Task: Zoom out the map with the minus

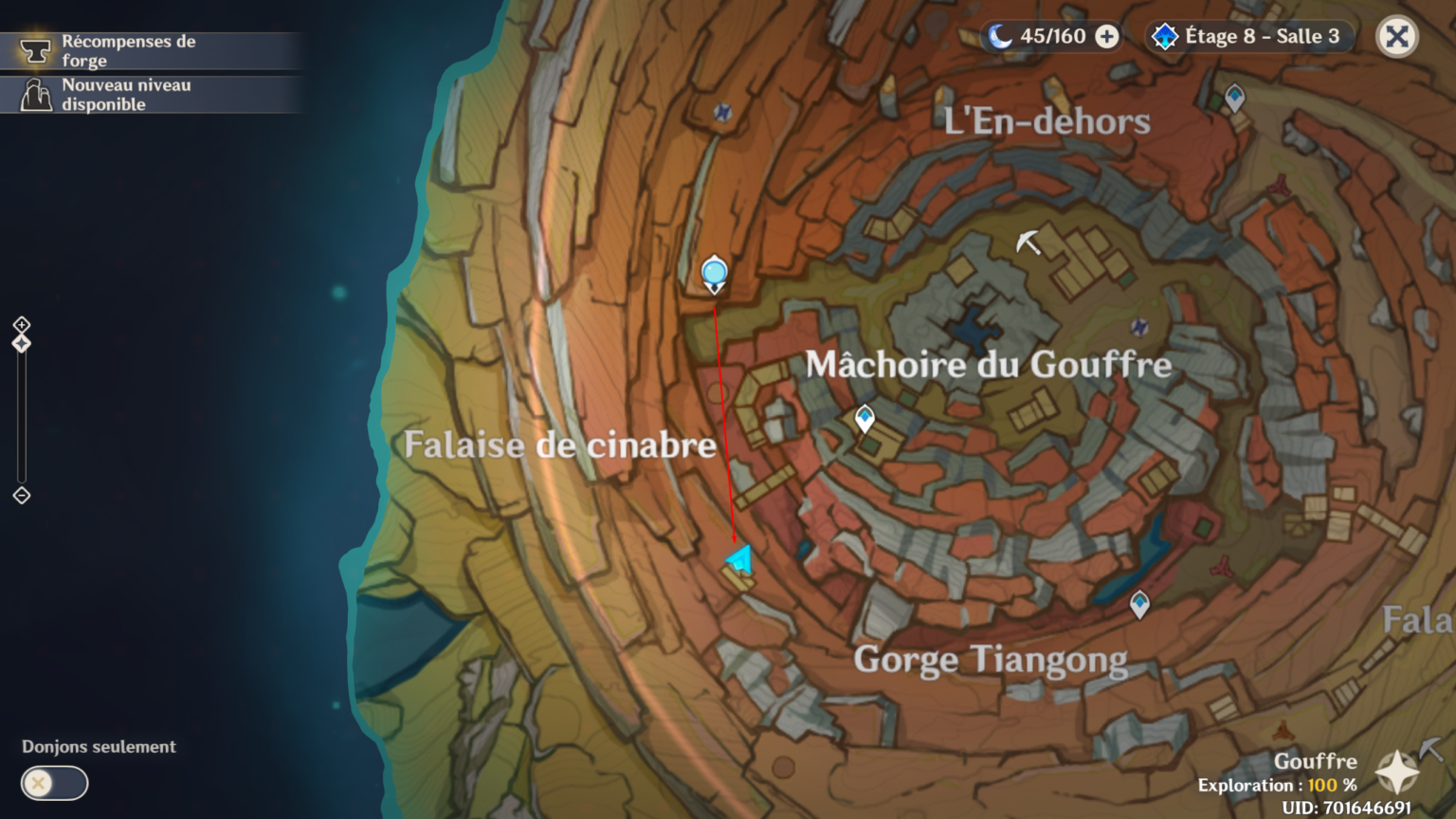Action: [22, 496]
